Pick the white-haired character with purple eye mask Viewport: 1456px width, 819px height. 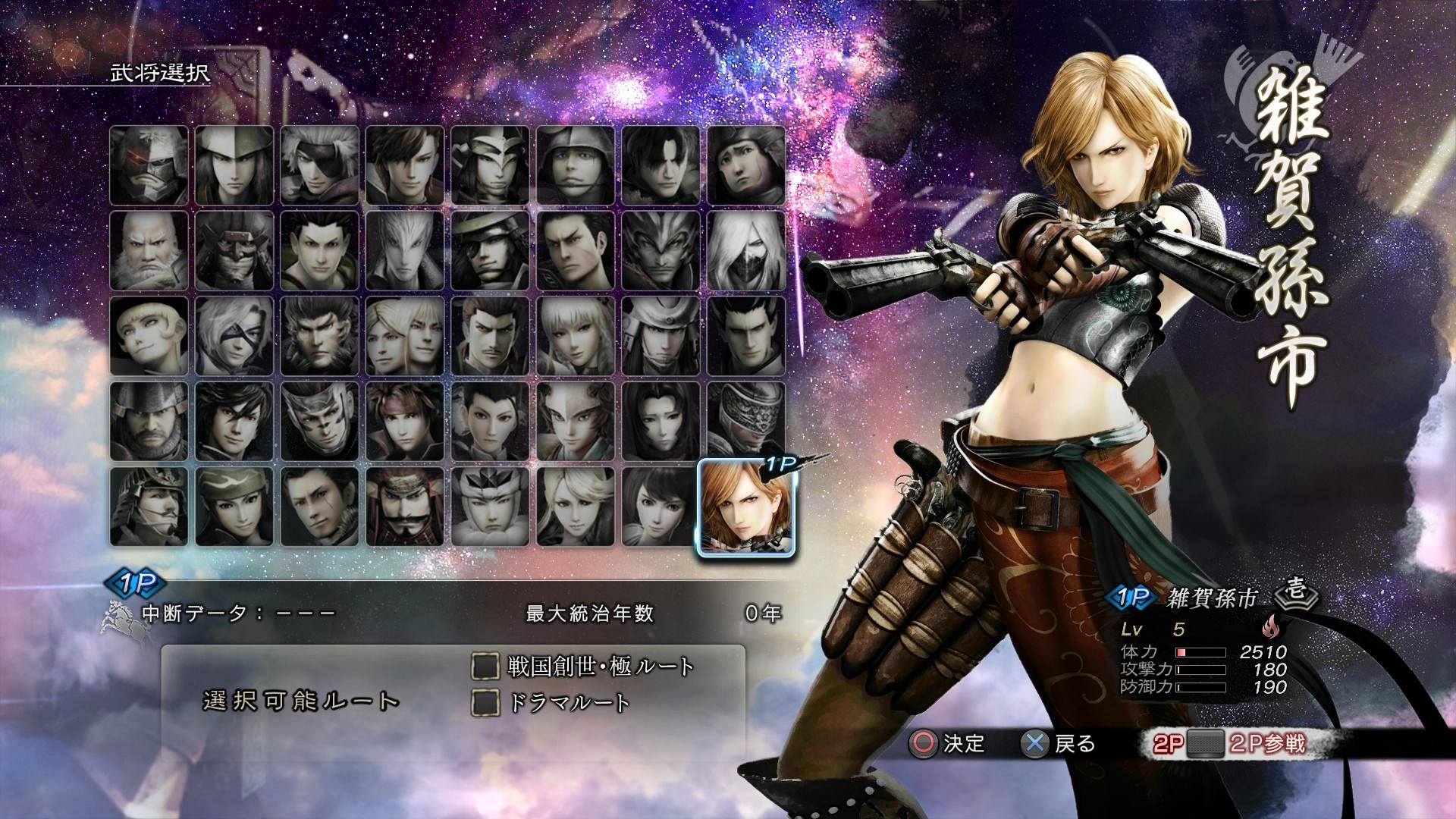[x=234, y=337]
